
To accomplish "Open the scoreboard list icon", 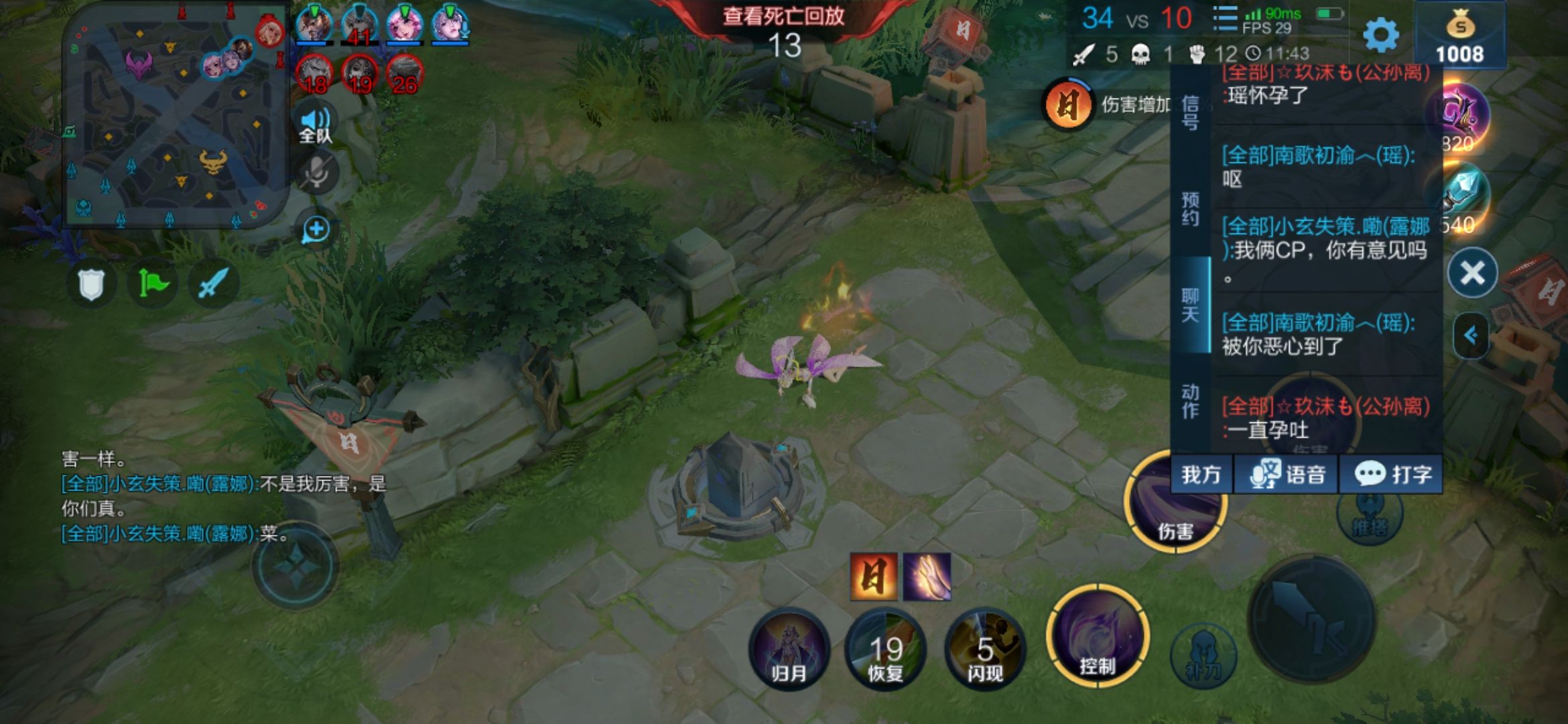I will 1224,19.
